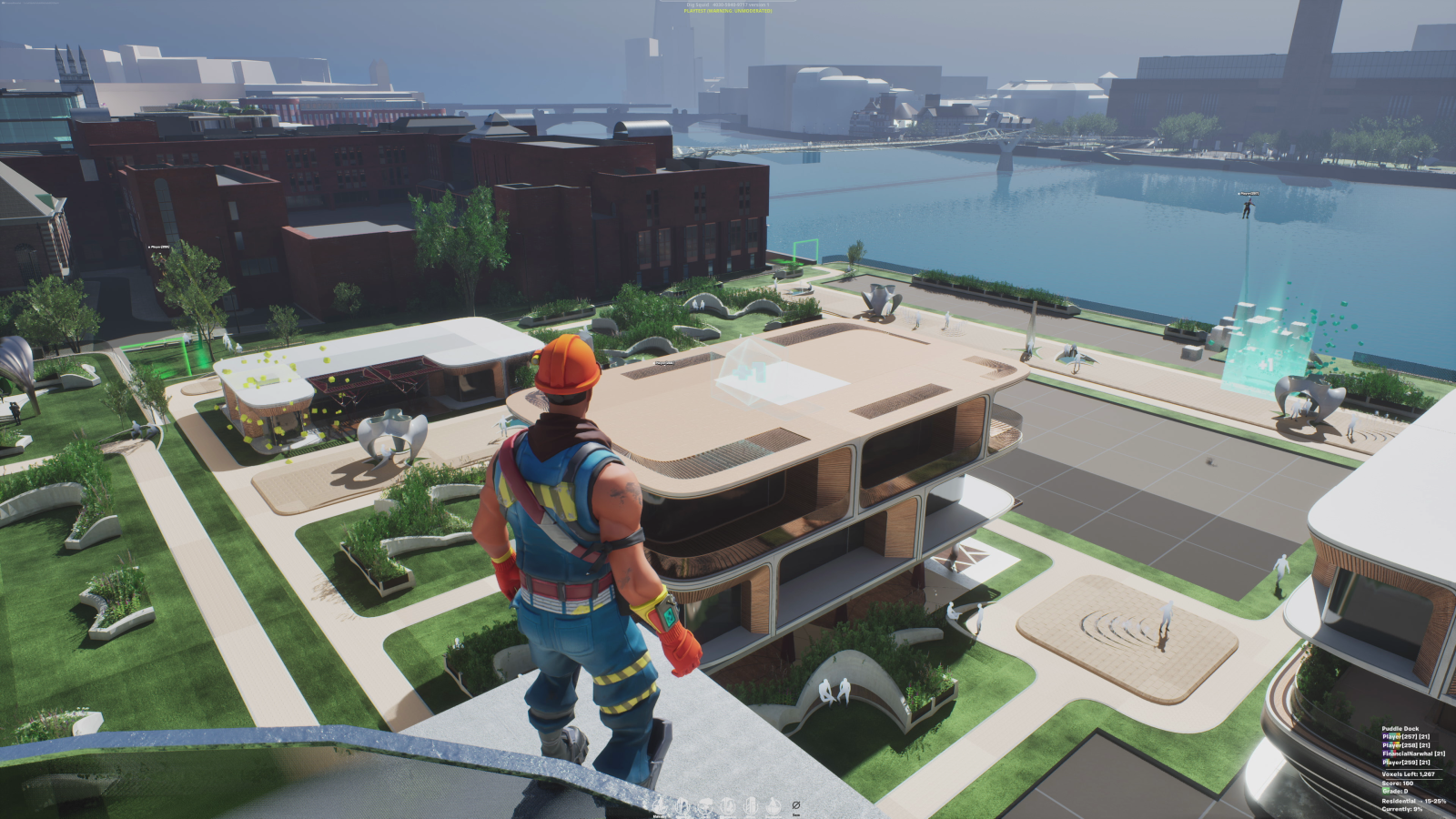Image resolution: width=1456 pixels, height=819 pixels.
Task: Click the Currently: 9% progress readout
Action: click(x=1401, y=809)
